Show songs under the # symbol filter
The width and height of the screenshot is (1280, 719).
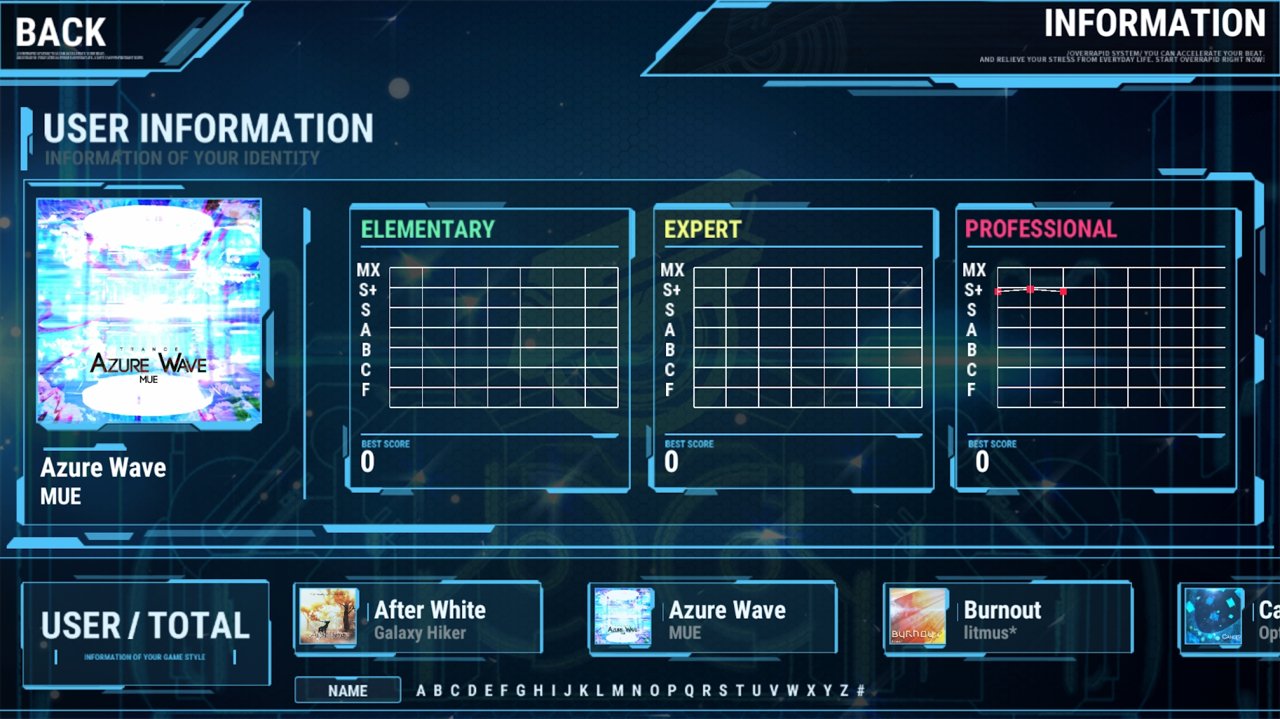pyautogui.click(x=860, y=690)
